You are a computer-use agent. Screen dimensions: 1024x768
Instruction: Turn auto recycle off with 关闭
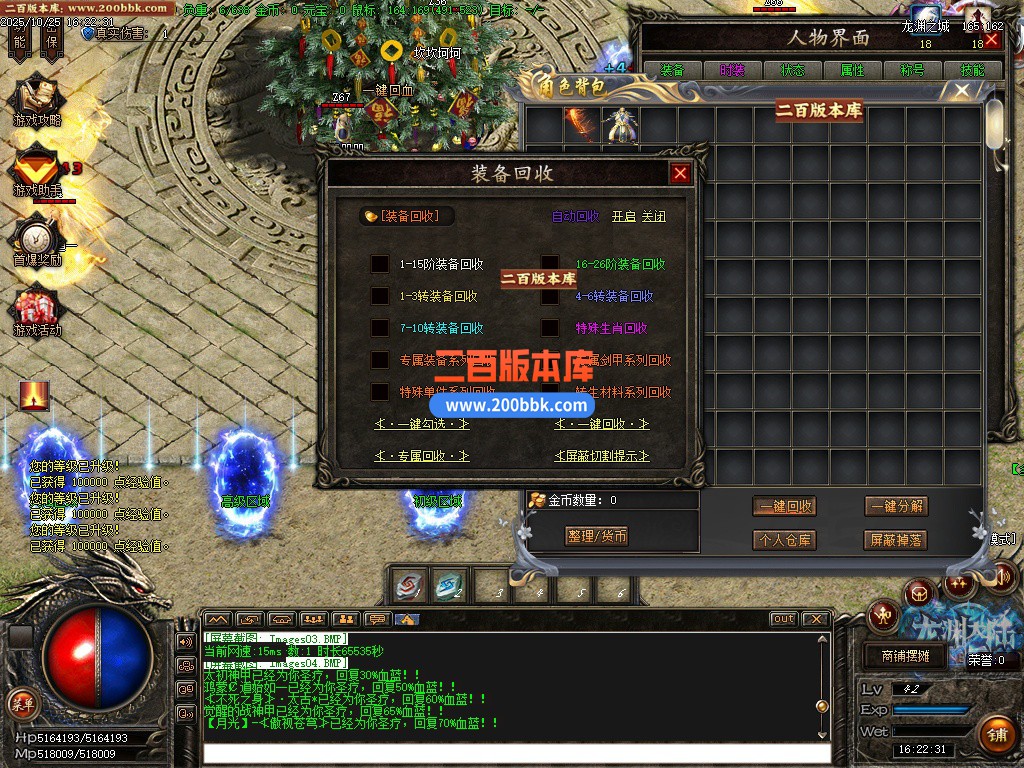(x=653, y=216)
